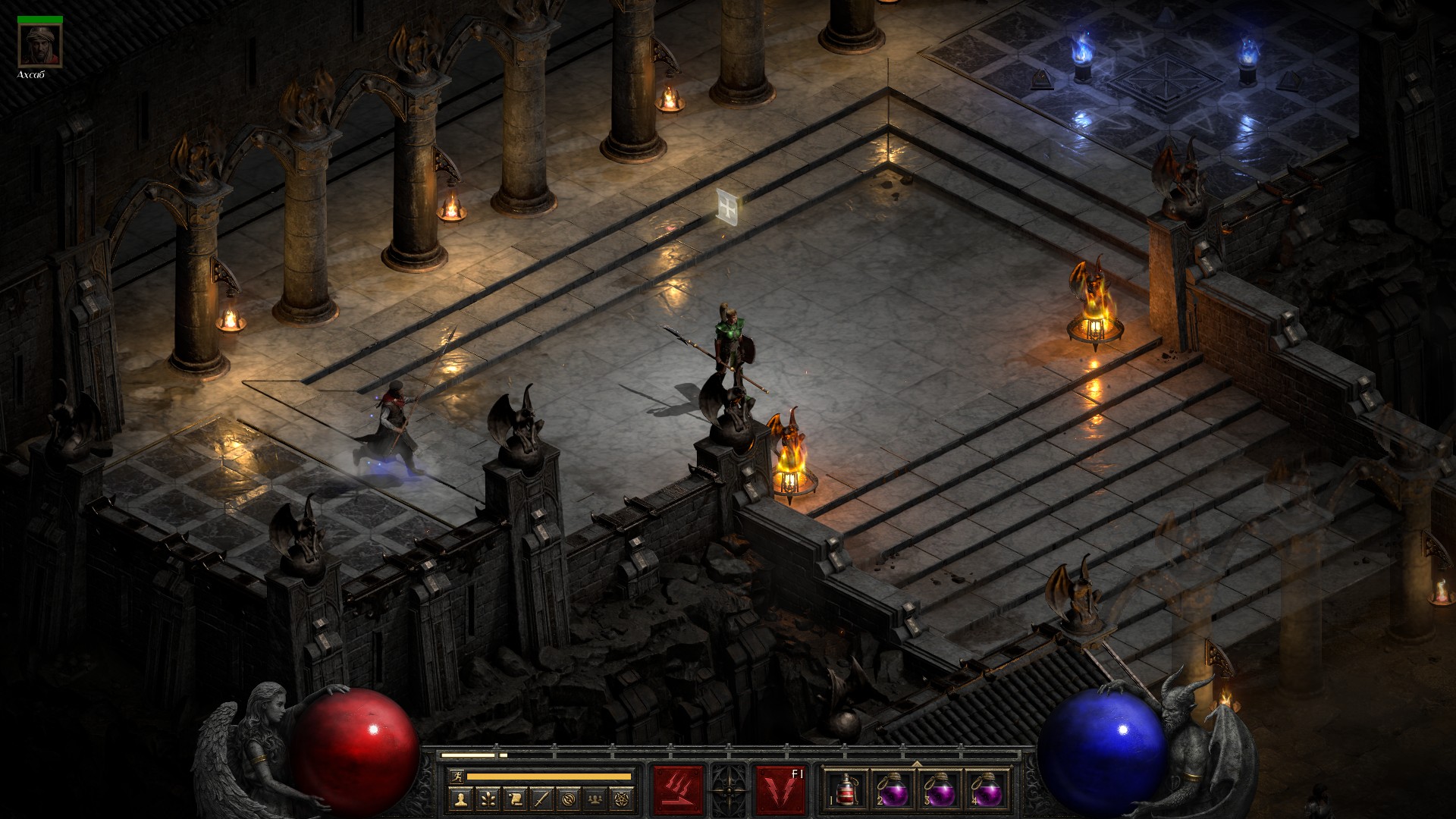Expand the belt with the small arrow
1456x819 pixels.
tap(917, 764)
